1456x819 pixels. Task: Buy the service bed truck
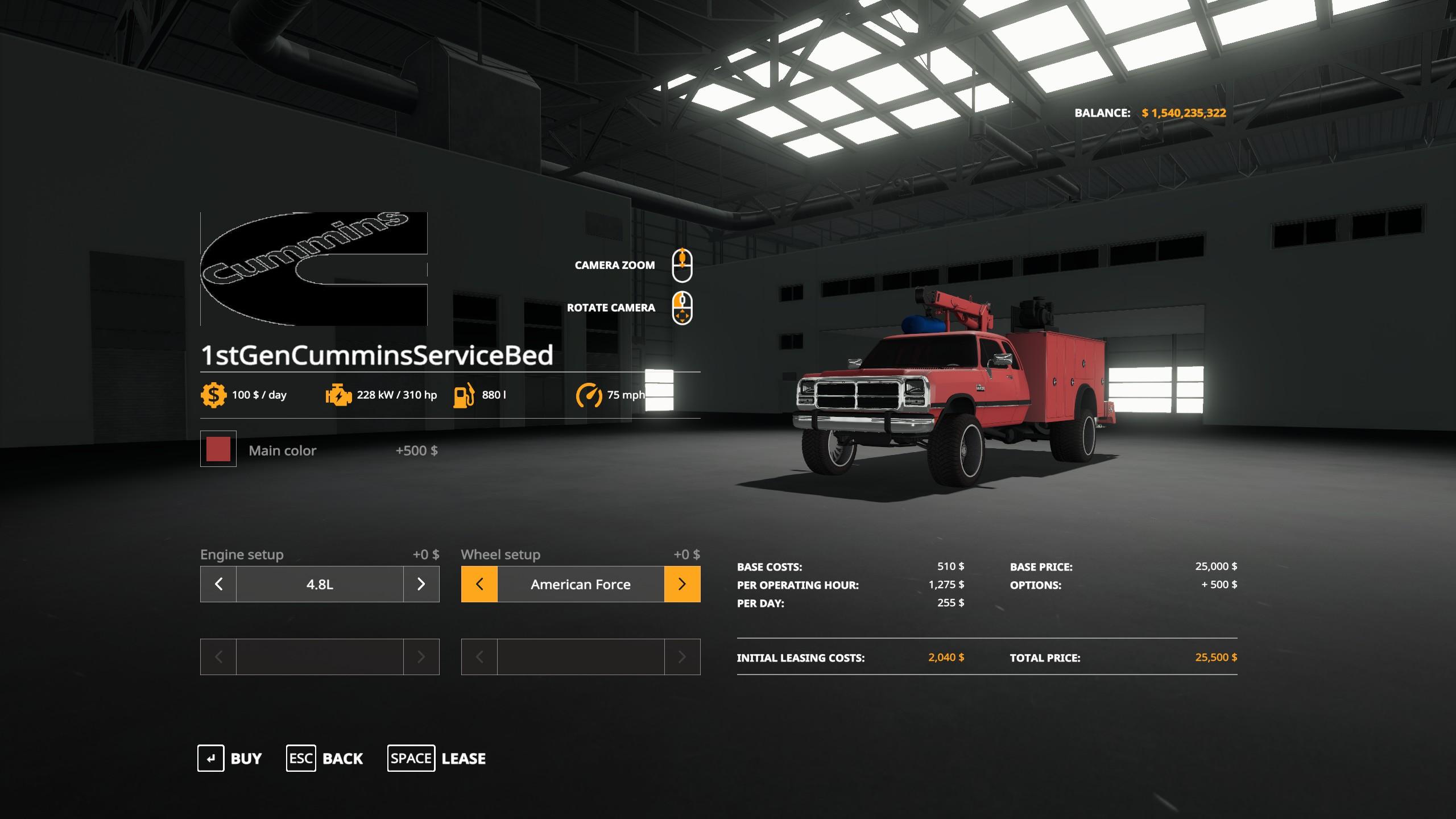[x=230, y=758]
